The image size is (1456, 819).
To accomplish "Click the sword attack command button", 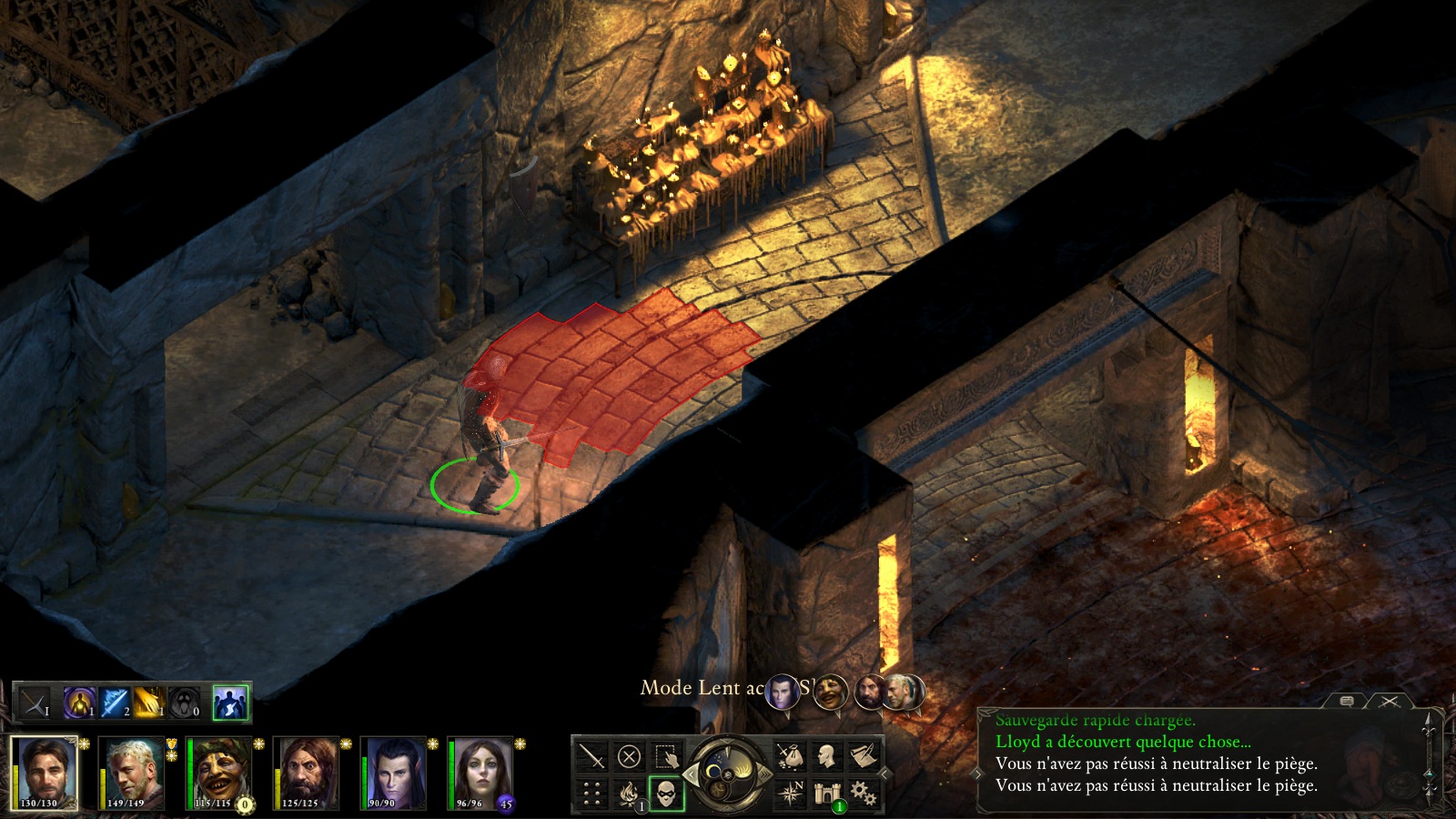I will pos(591,756).
